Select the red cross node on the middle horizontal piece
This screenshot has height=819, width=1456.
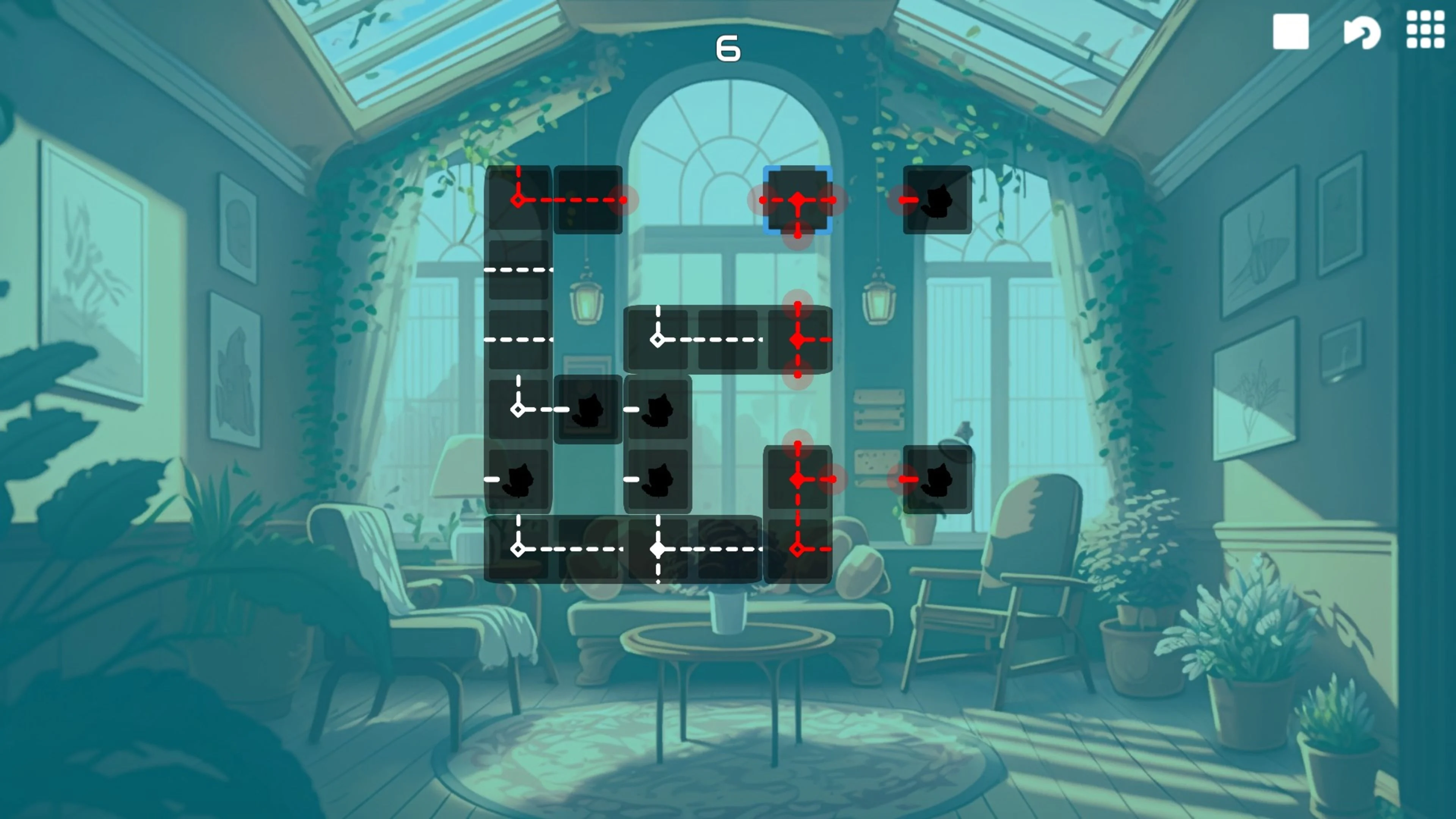coord(797,339)
